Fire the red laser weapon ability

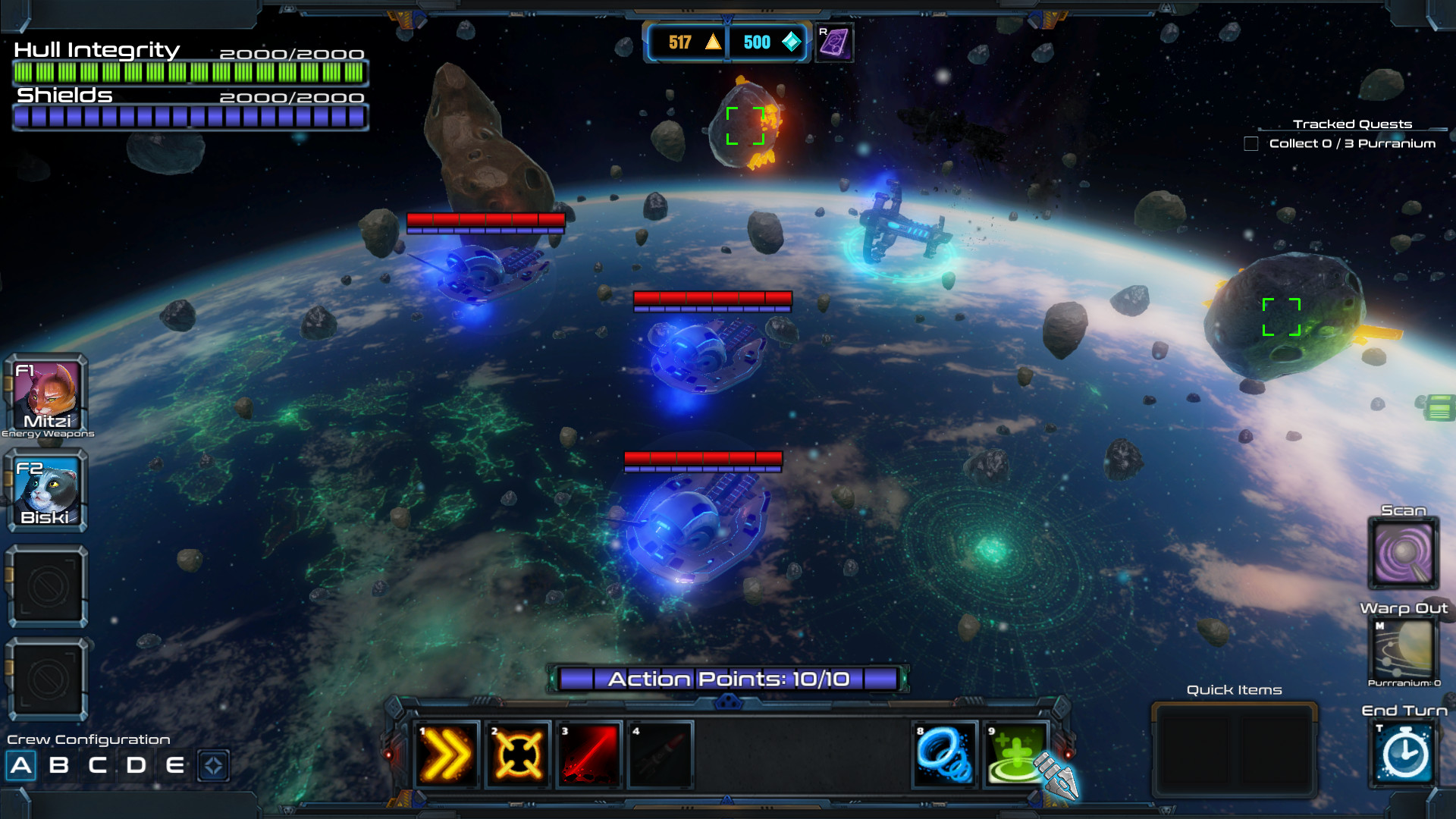click(x=589, y=755)
